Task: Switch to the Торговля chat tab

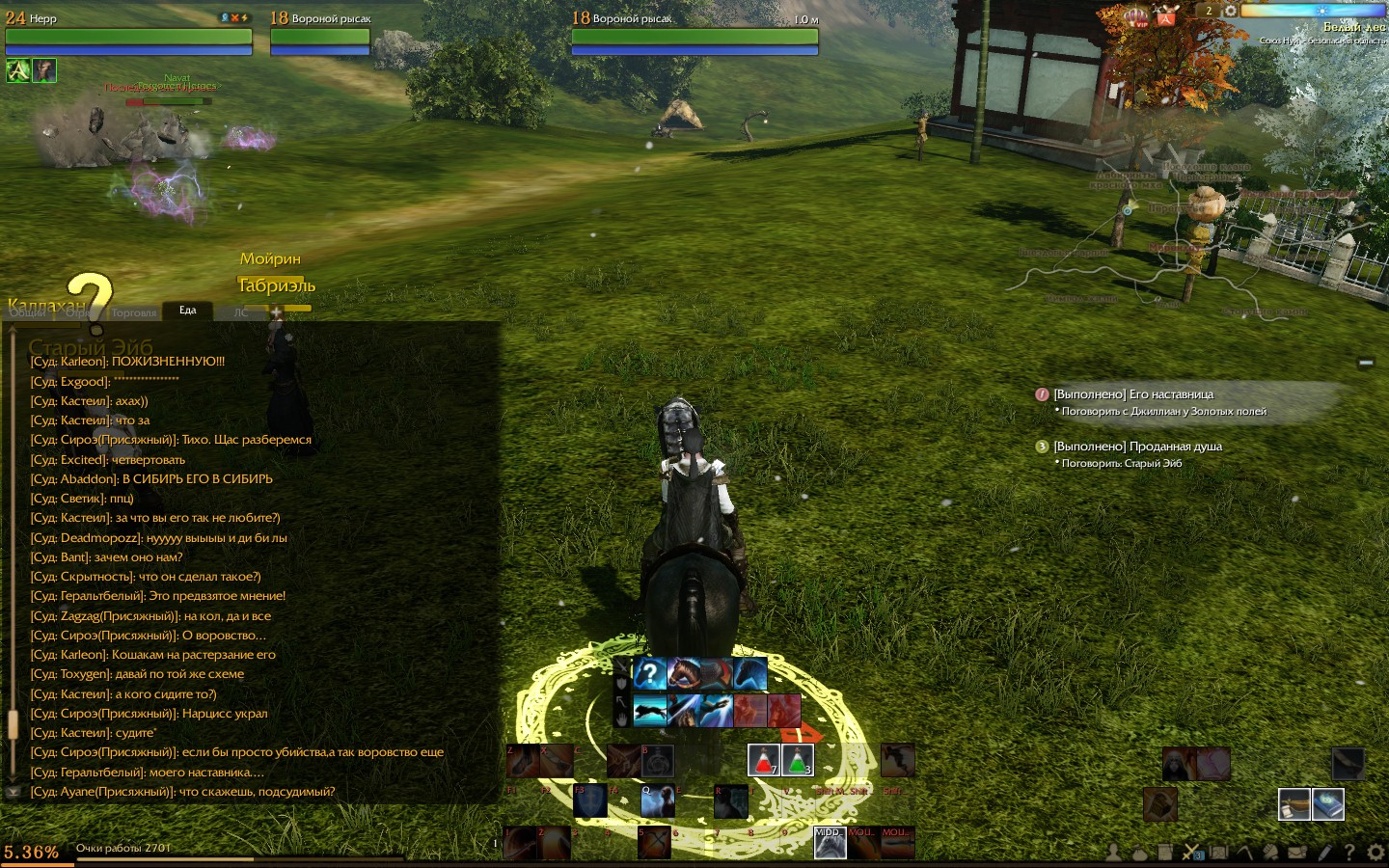Action: point(134,312)
